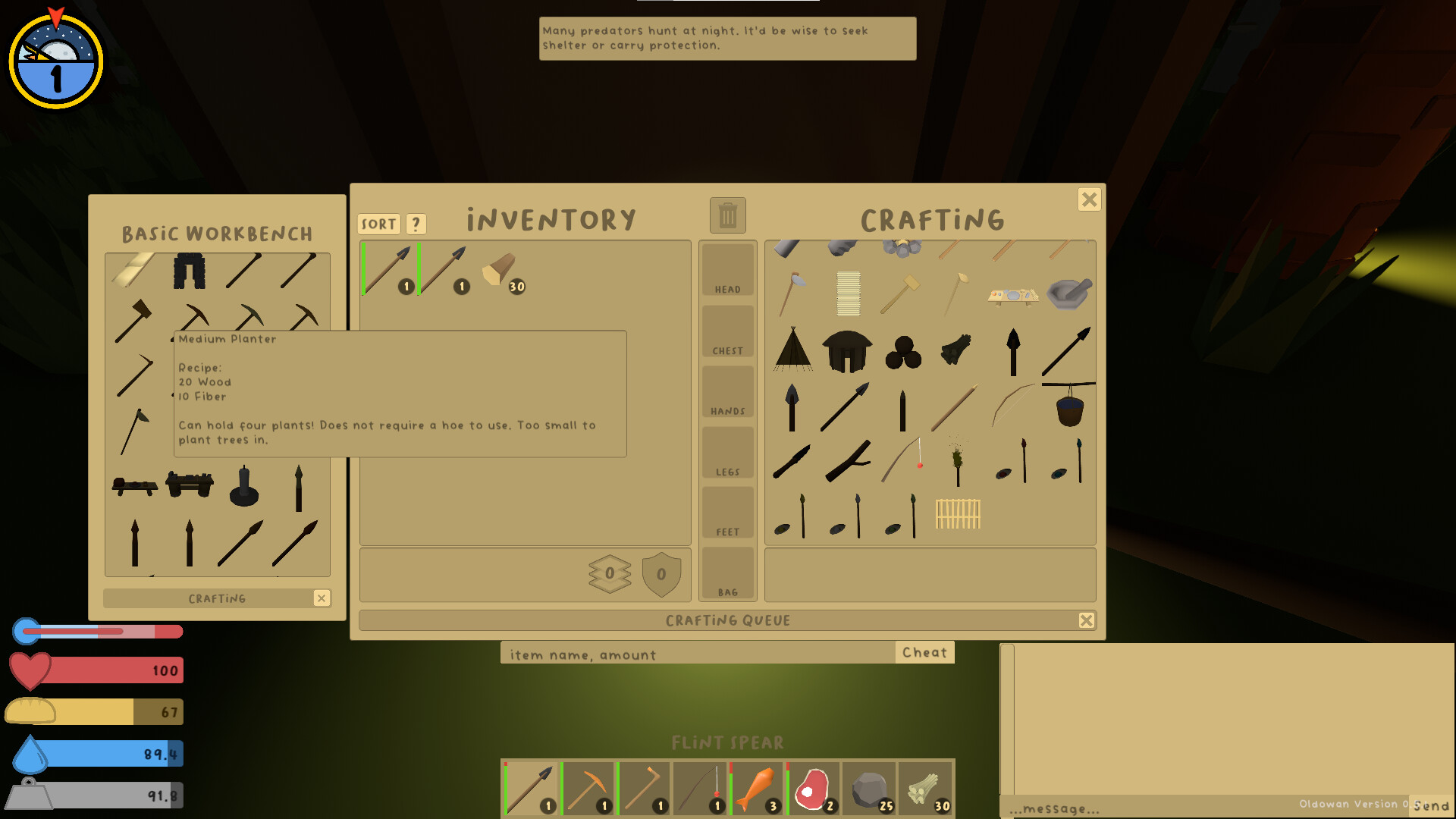Close the Crafting Queue panel
This screenshot has height=819, width=1456.
pos(1086,620)
